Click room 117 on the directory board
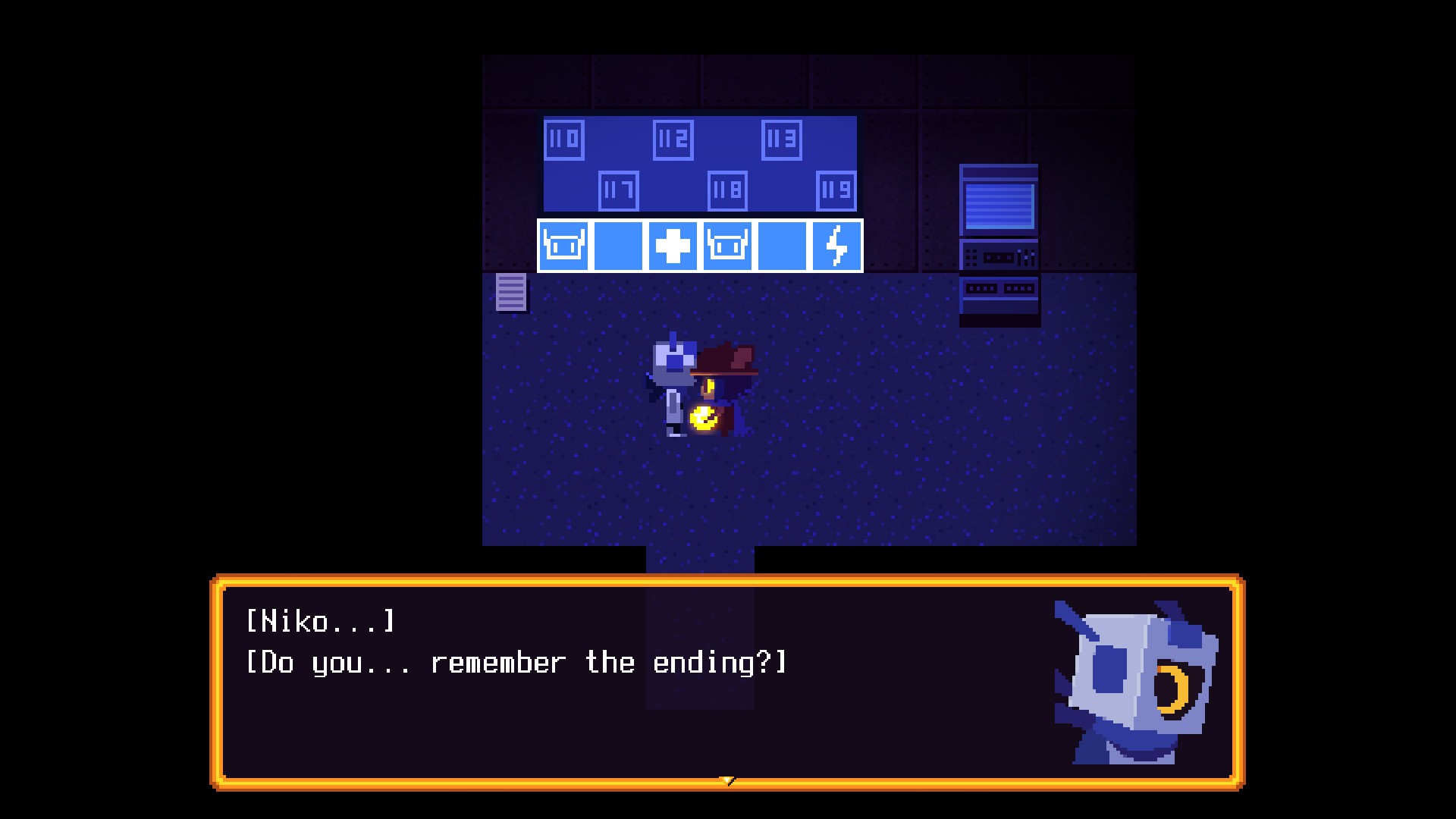Screen dimensions: 1456x819 (620, 190)
